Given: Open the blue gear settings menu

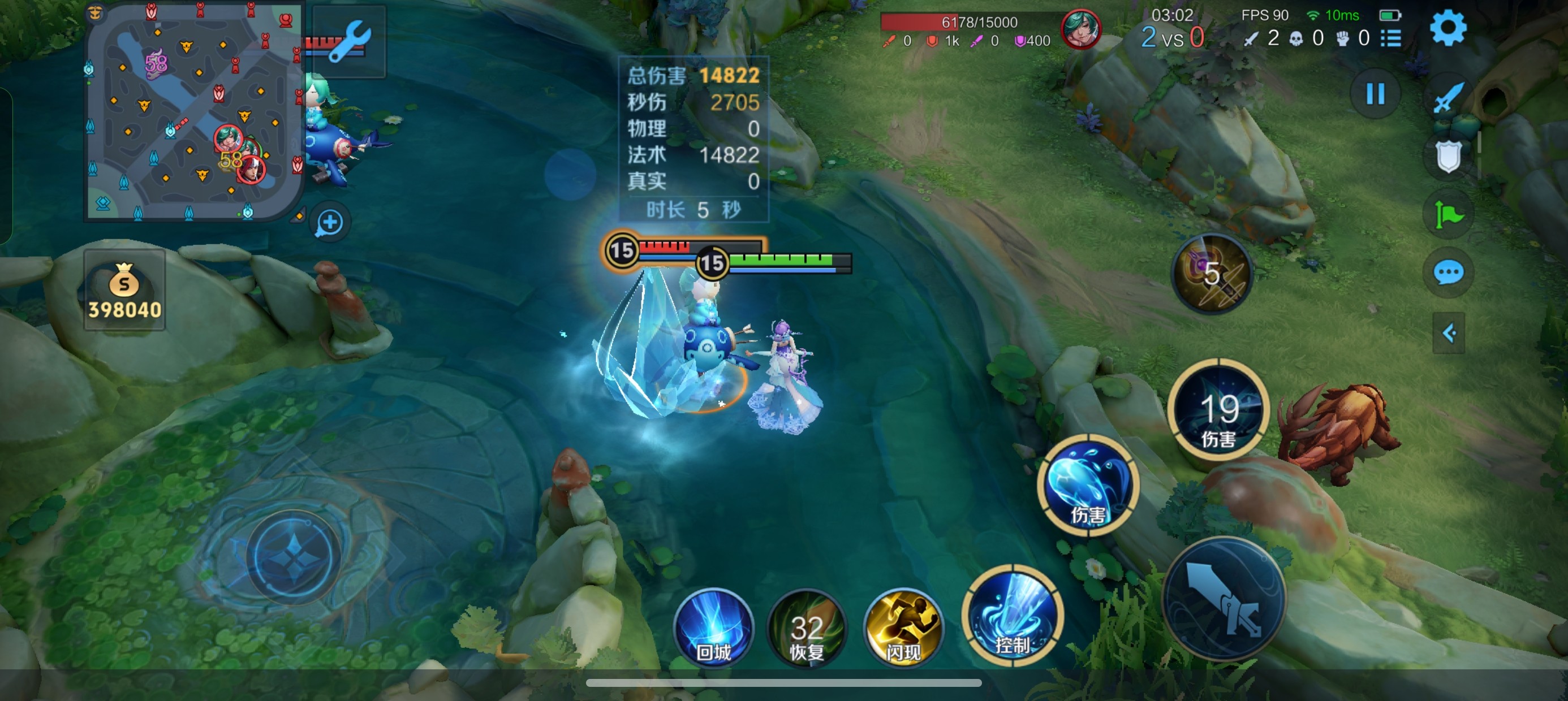Looking at the screenshot, I should [1448, 28].
